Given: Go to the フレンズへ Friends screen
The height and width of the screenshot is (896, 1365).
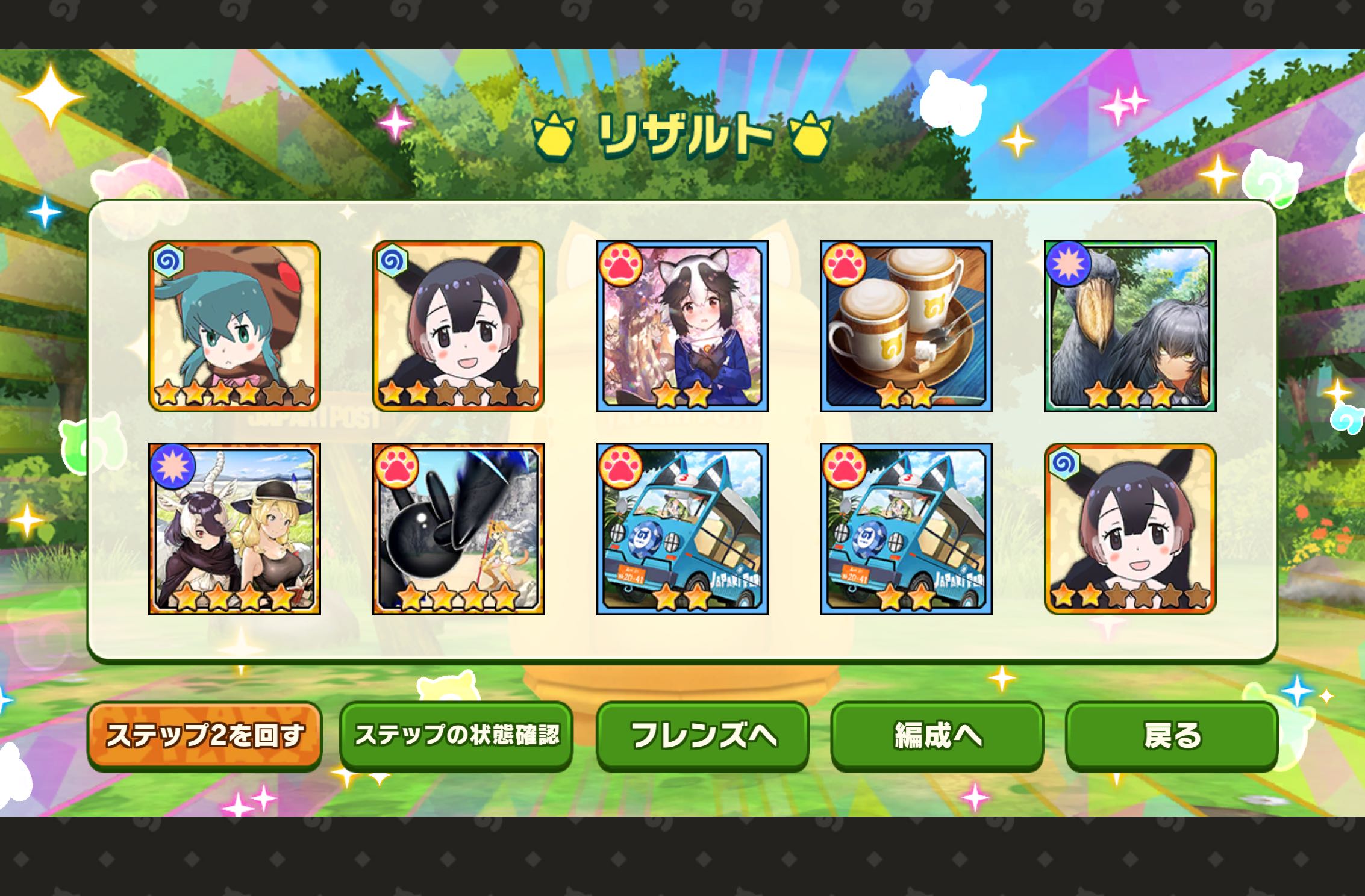Looking at the screenshot, I should coord(702,735).
